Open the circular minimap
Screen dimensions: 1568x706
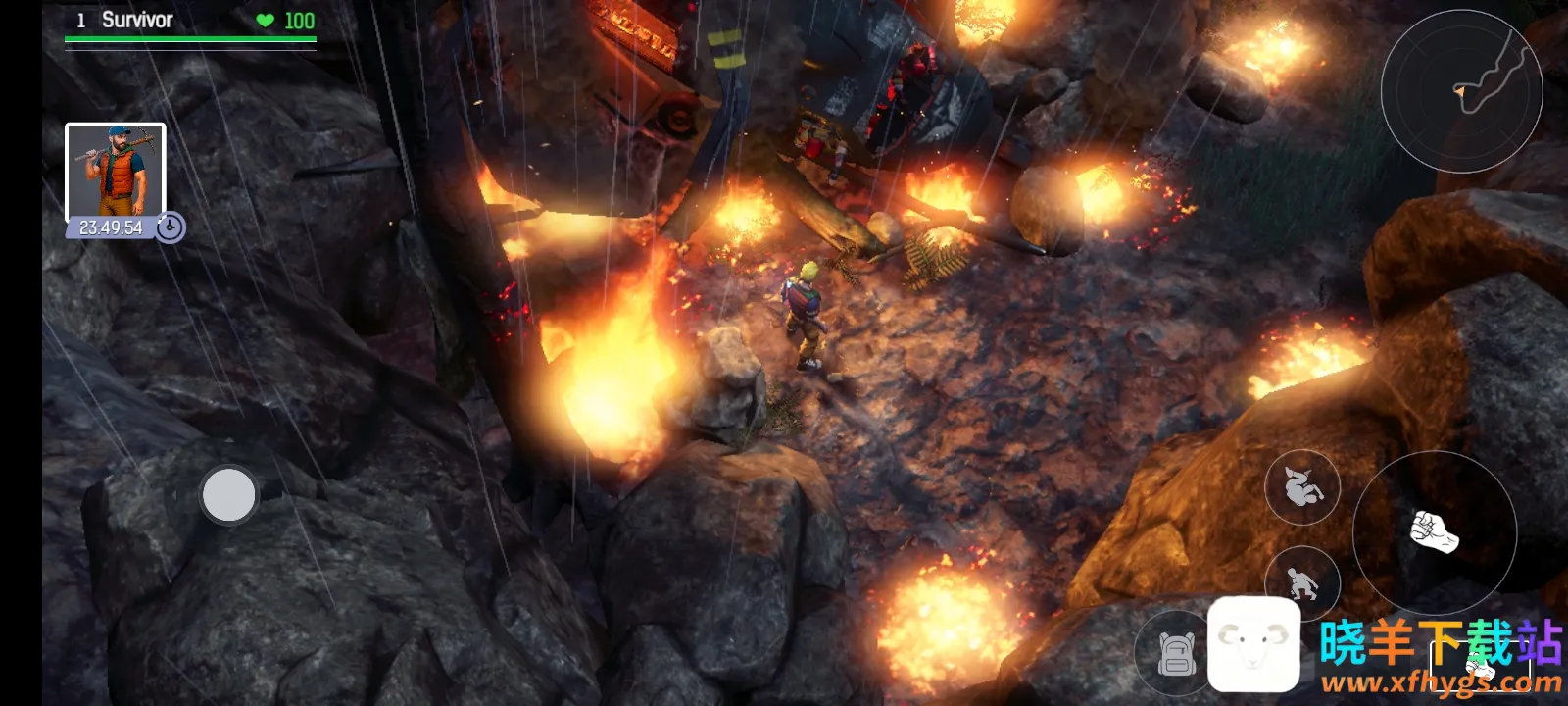coord(1461,90)
